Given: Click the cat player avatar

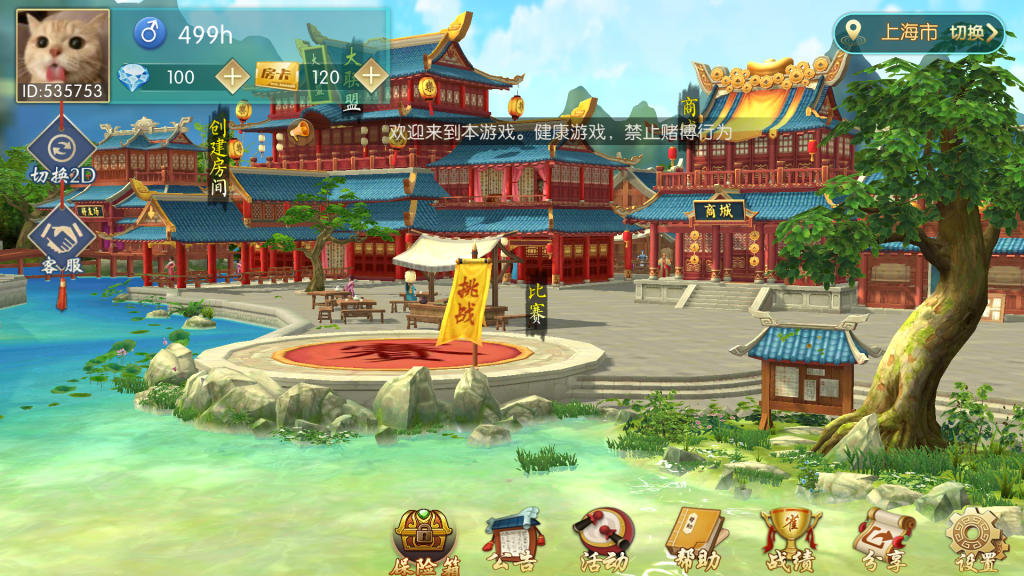Looking at the screenshot, I should point(62,50).
